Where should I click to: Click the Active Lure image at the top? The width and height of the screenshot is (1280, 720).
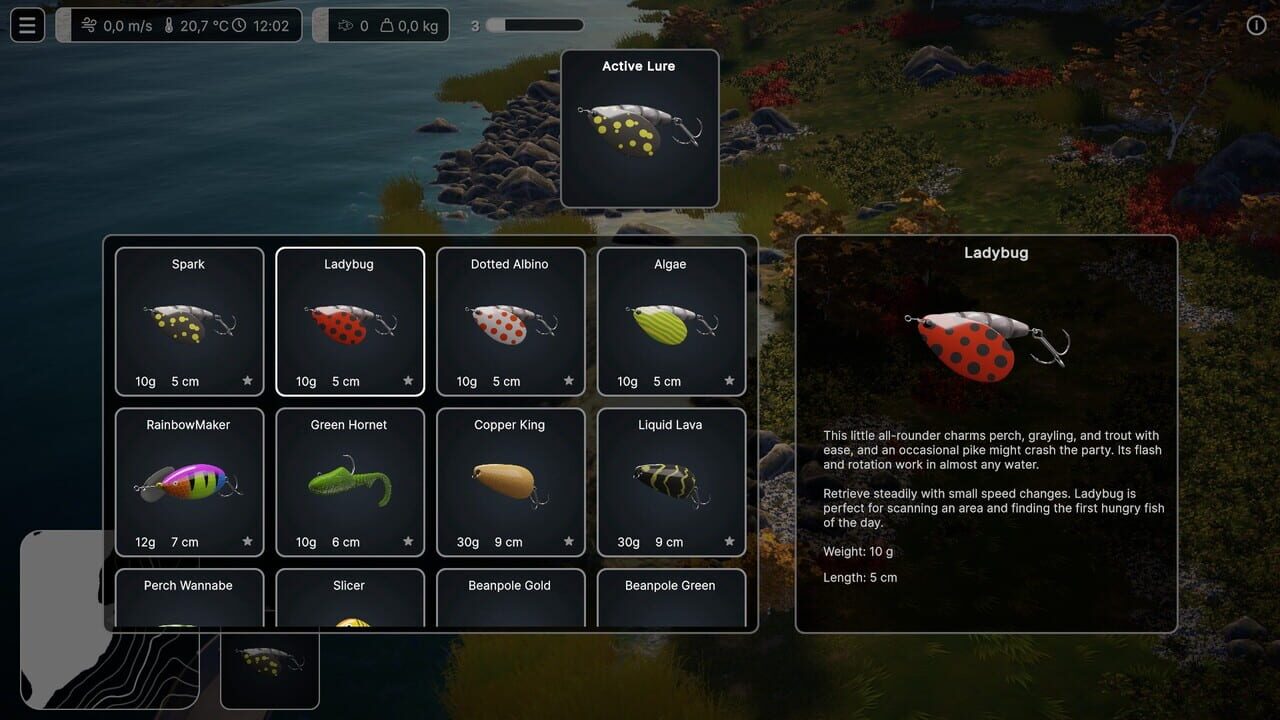point(640,130)
